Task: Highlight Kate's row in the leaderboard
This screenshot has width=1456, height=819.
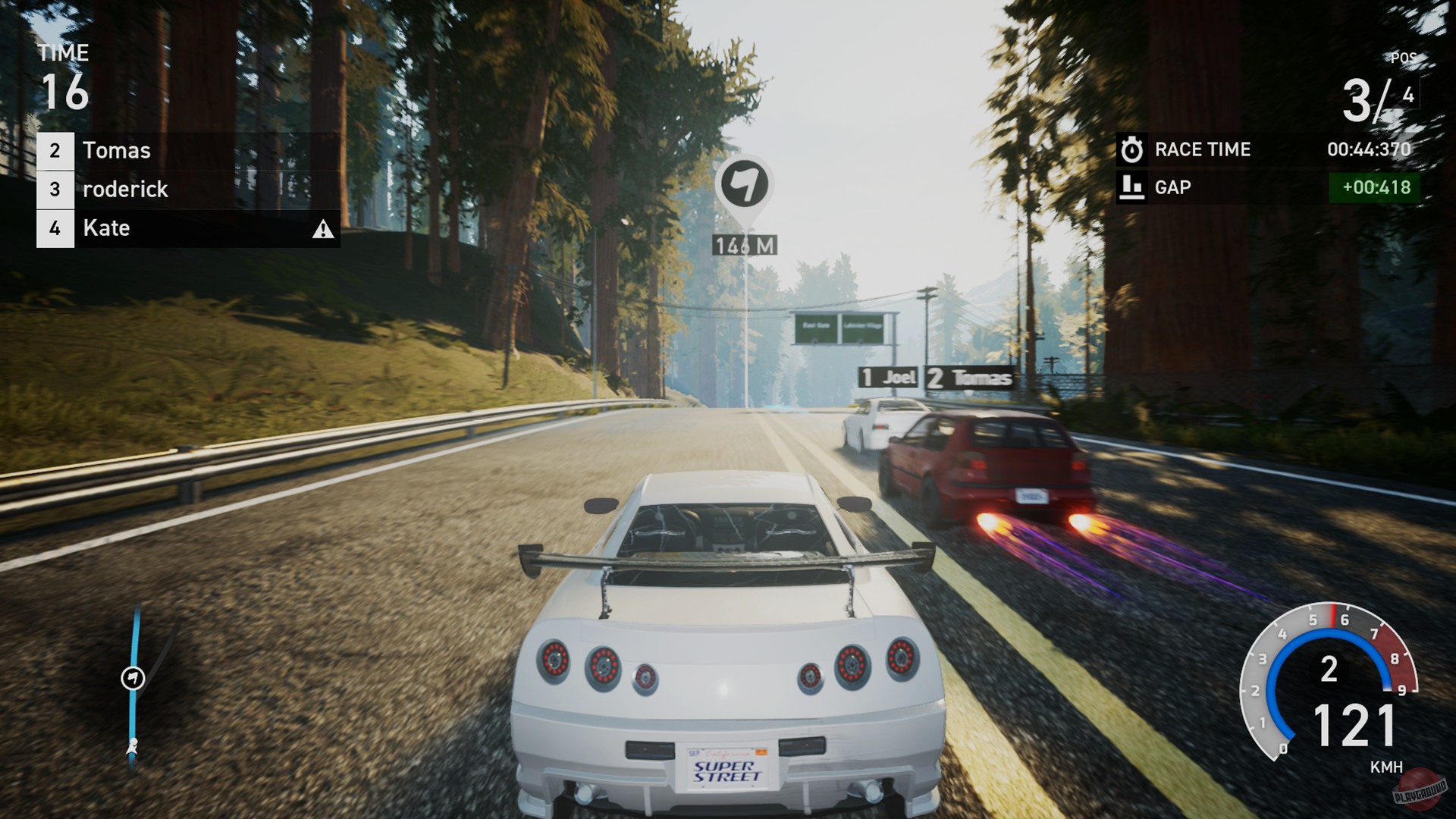Action: point(106,227)
